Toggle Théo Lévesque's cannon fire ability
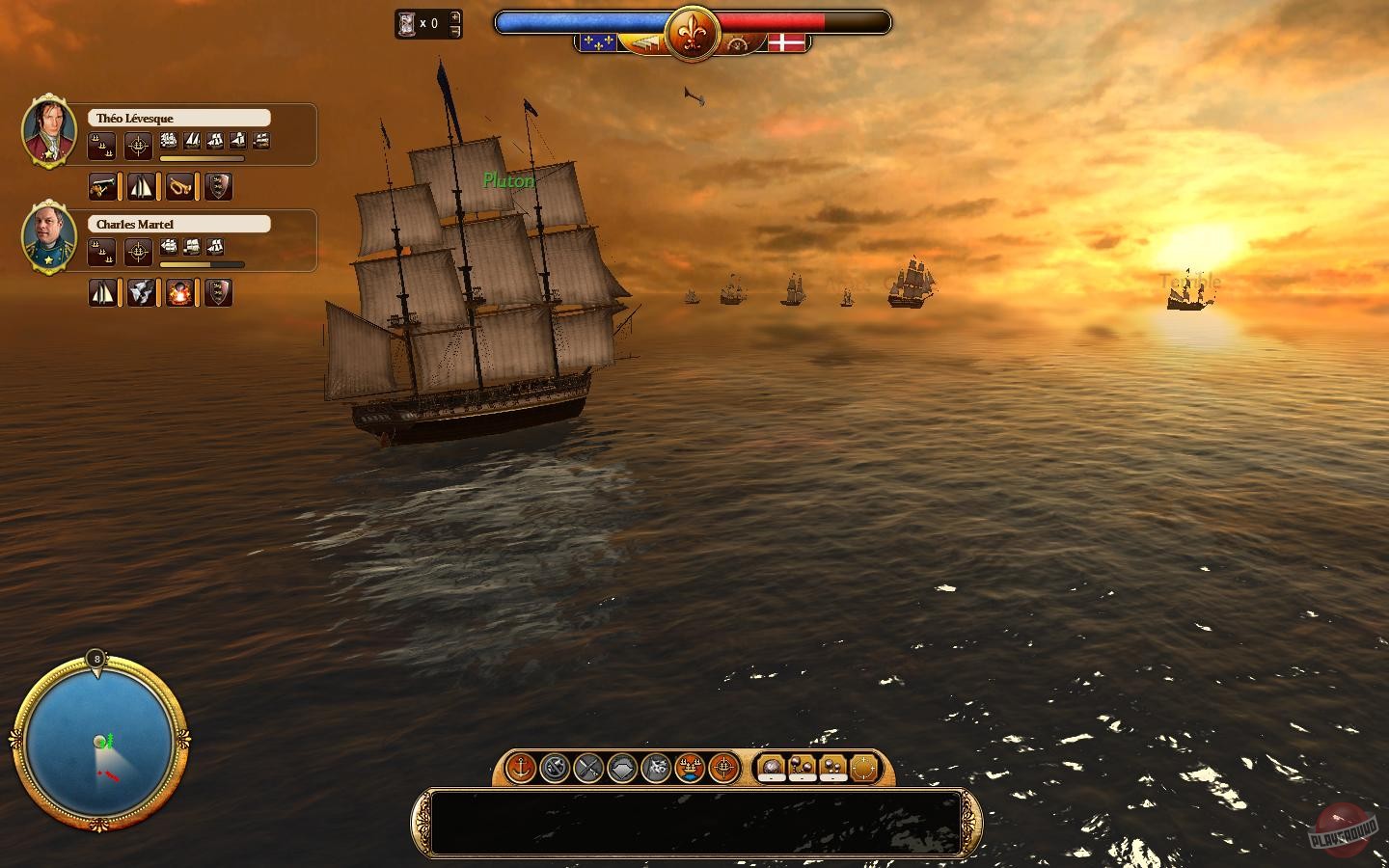The height and width of the screenshot is (868, 1389). pos(103,186)
